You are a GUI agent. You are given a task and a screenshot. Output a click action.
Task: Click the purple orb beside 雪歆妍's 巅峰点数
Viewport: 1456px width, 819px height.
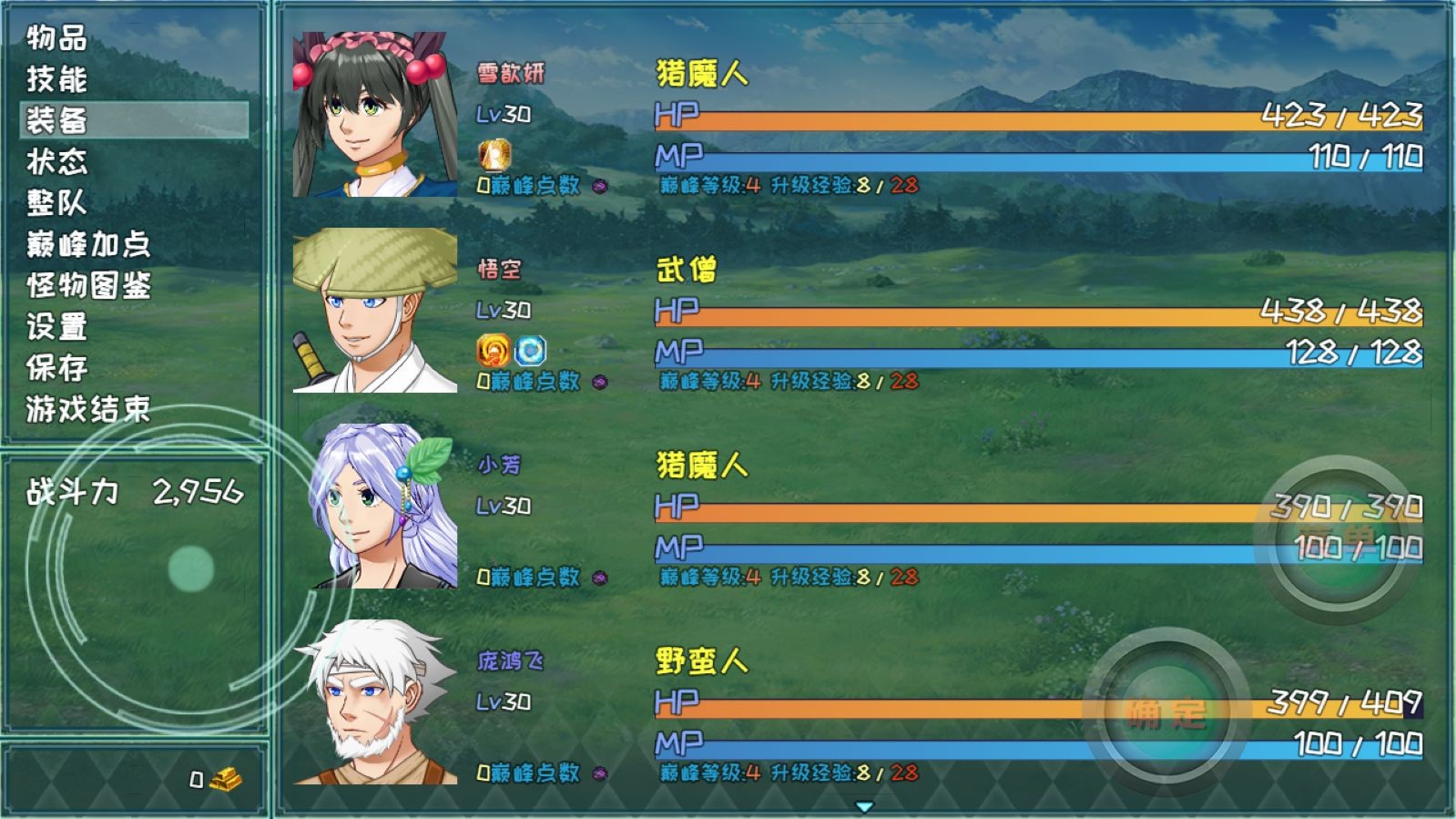tap(598, 187)
